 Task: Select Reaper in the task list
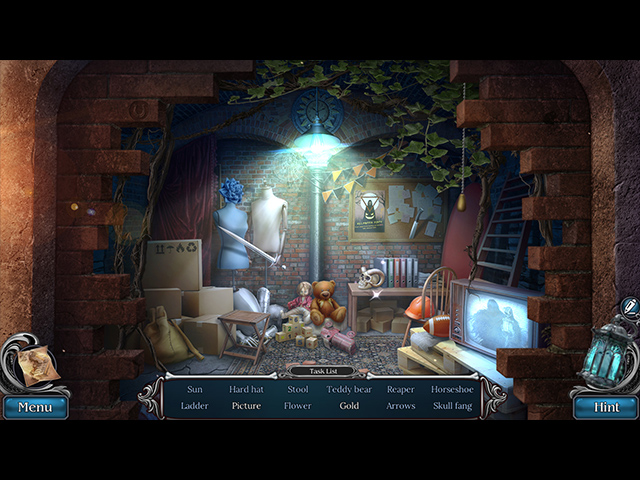tap(400, 389)
